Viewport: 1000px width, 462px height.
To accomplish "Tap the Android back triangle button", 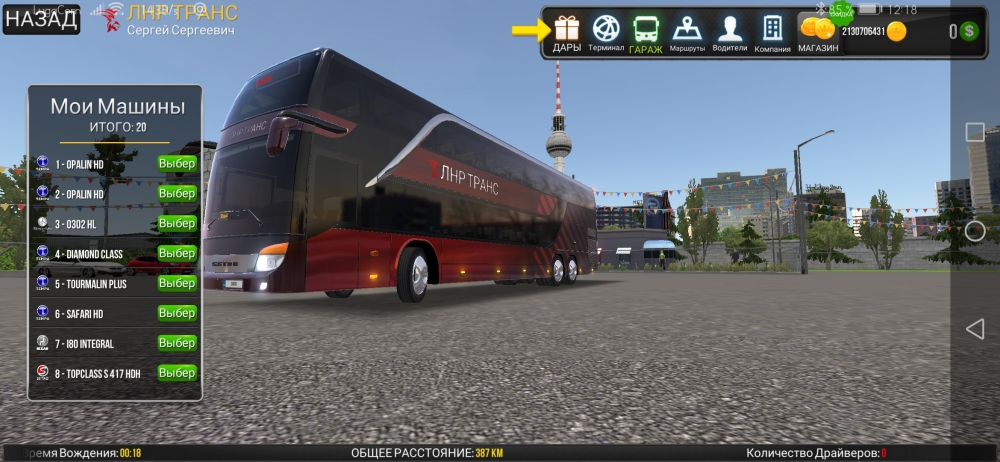I will coord(974,328).
